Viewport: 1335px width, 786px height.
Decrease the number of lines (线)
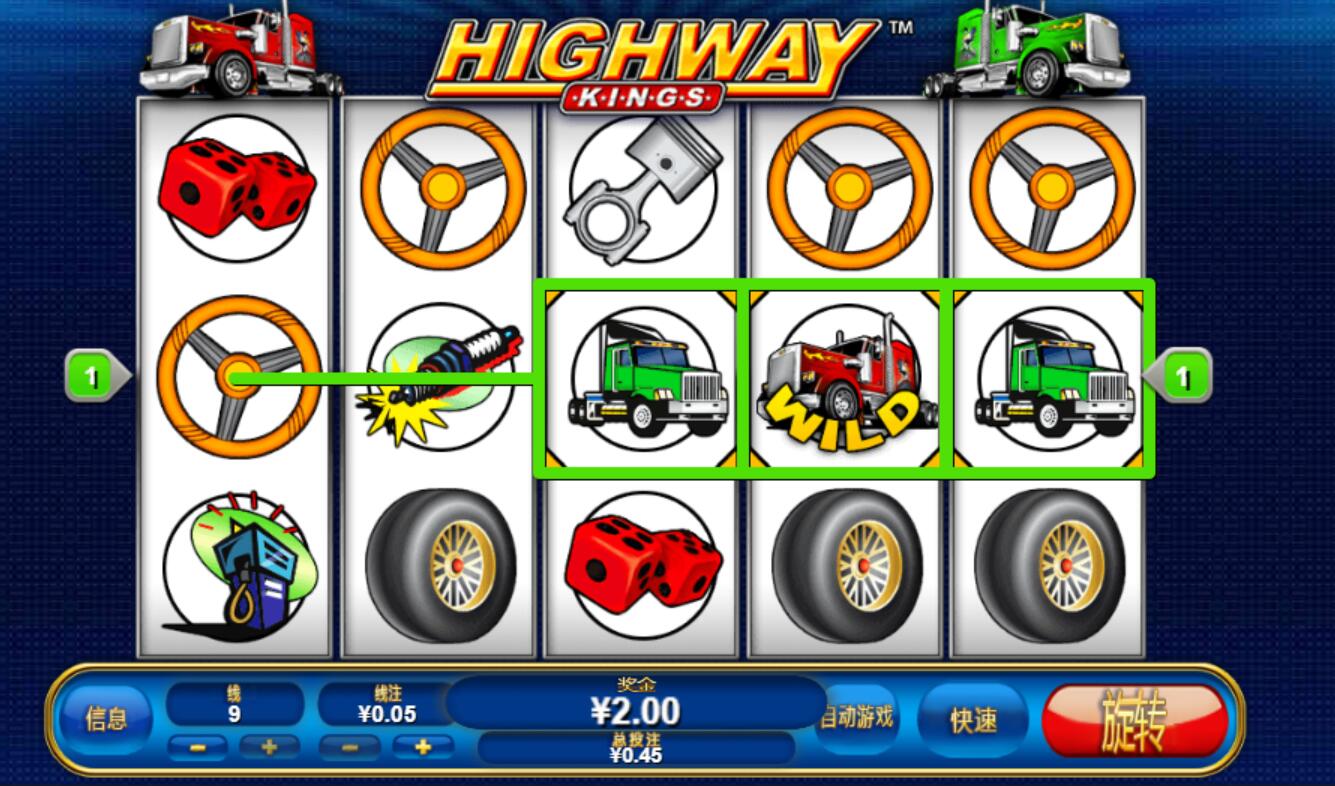click(197, 746)
